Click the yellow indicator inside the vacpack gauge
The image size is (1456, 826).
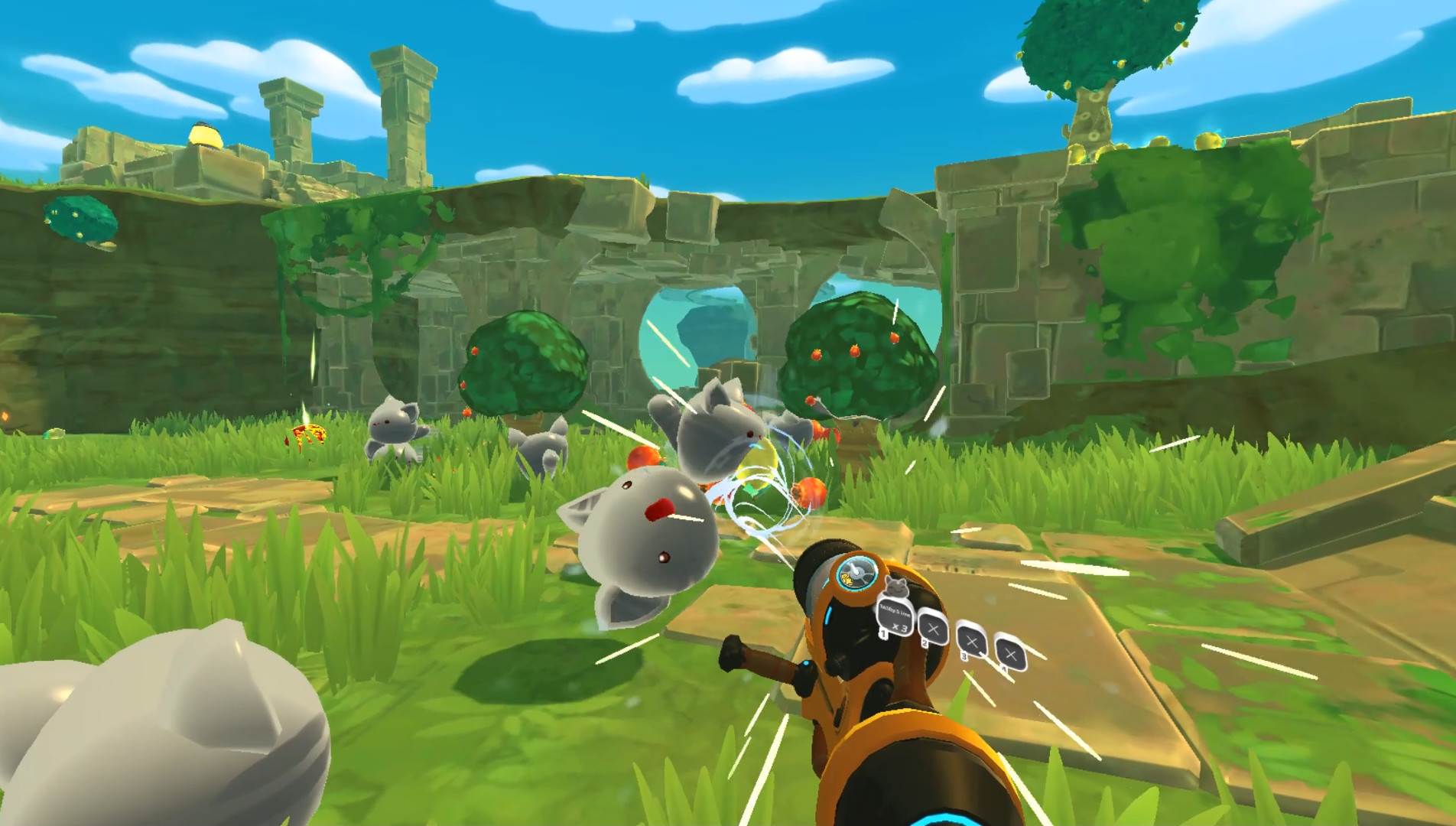[848, 580]
